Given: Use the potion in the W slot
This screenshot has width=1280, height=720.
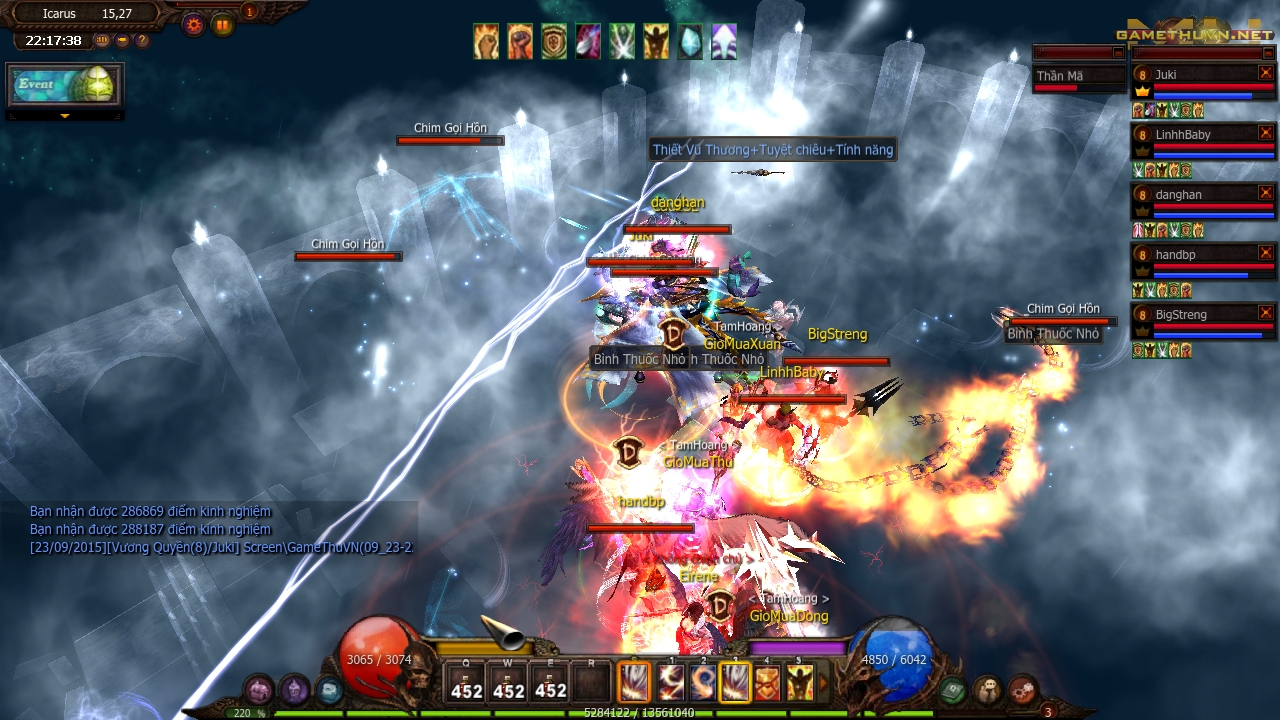Looking at the screenshot, I should [x=508, y=682].
